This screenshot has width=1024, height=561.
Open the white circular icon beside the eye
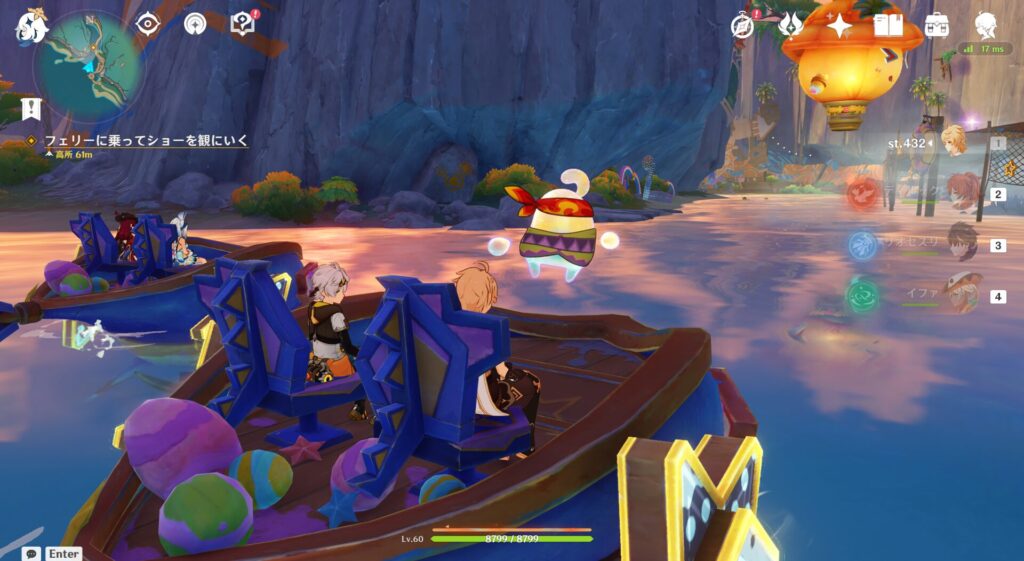pos(195,23)
